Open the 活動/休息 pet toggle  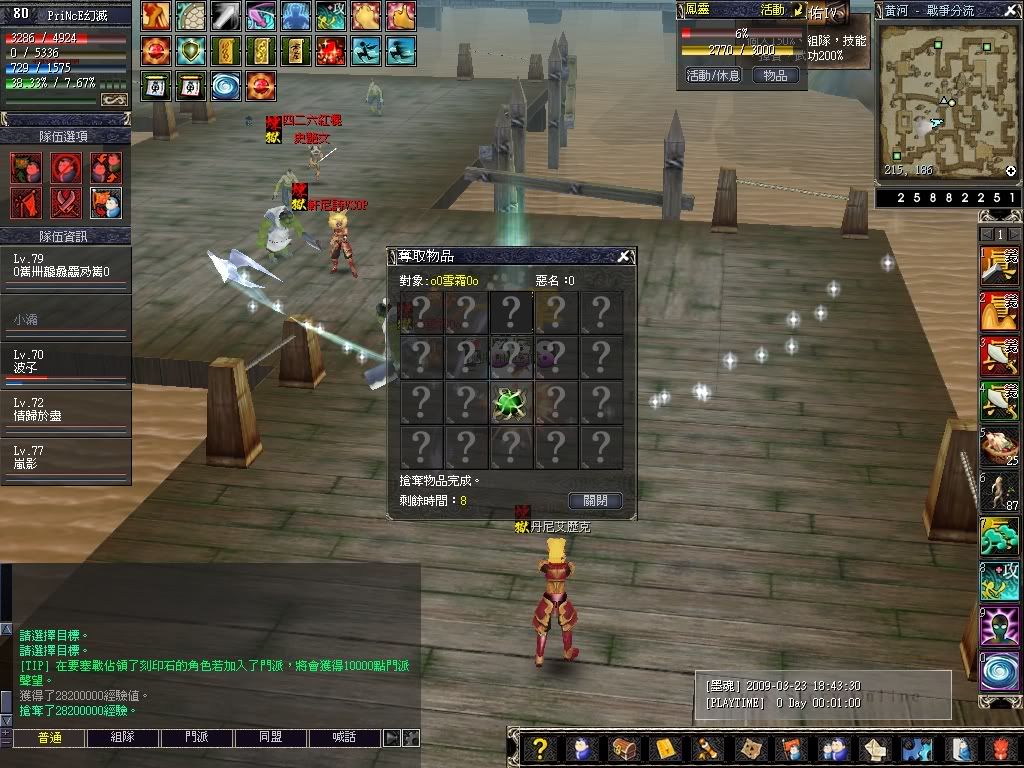tap(713, 75)
